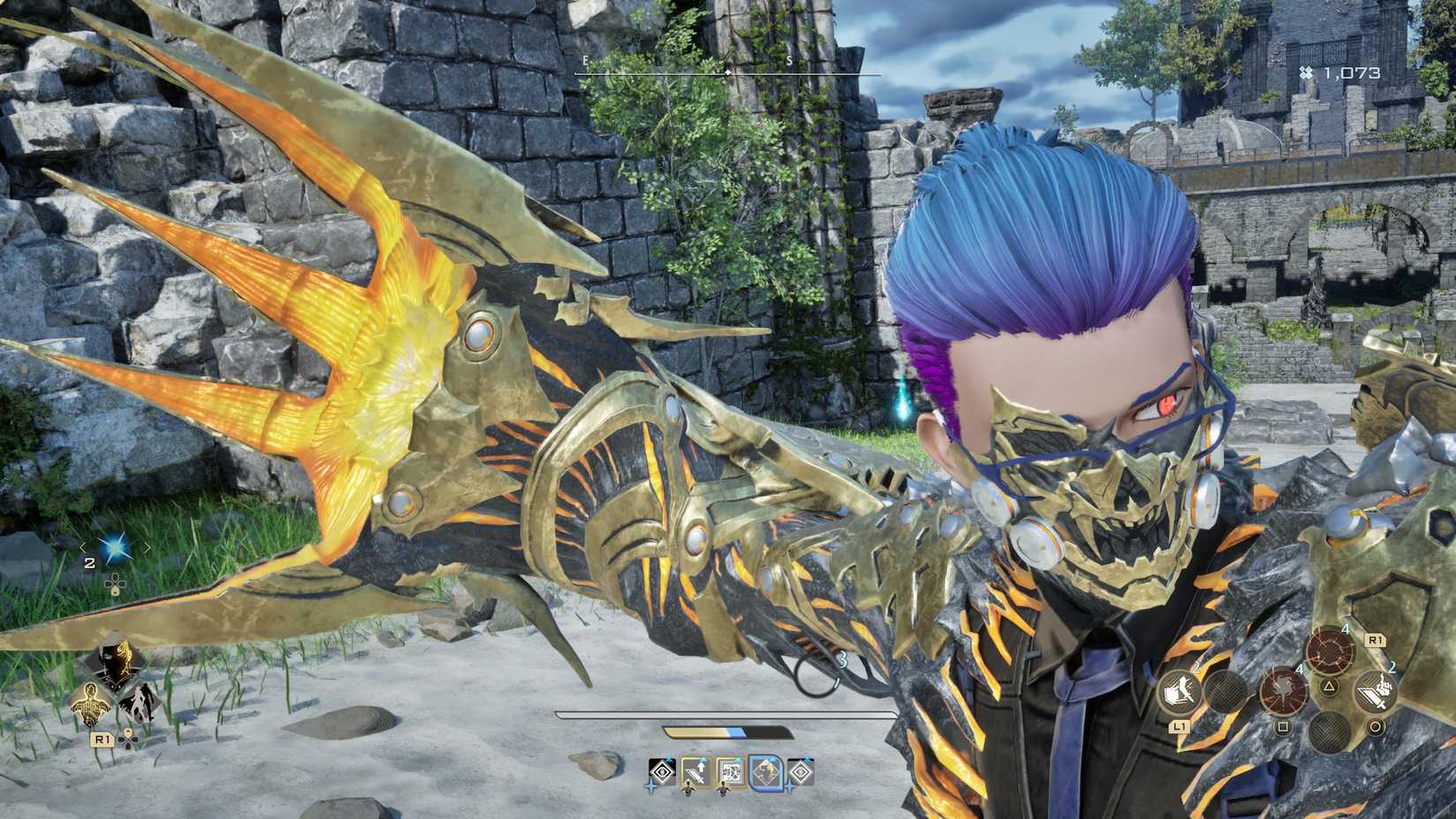Click the R1 button label near the skill wheel
The height and width of the screenshot is (819, 1456).
[x=1375, y=641]
